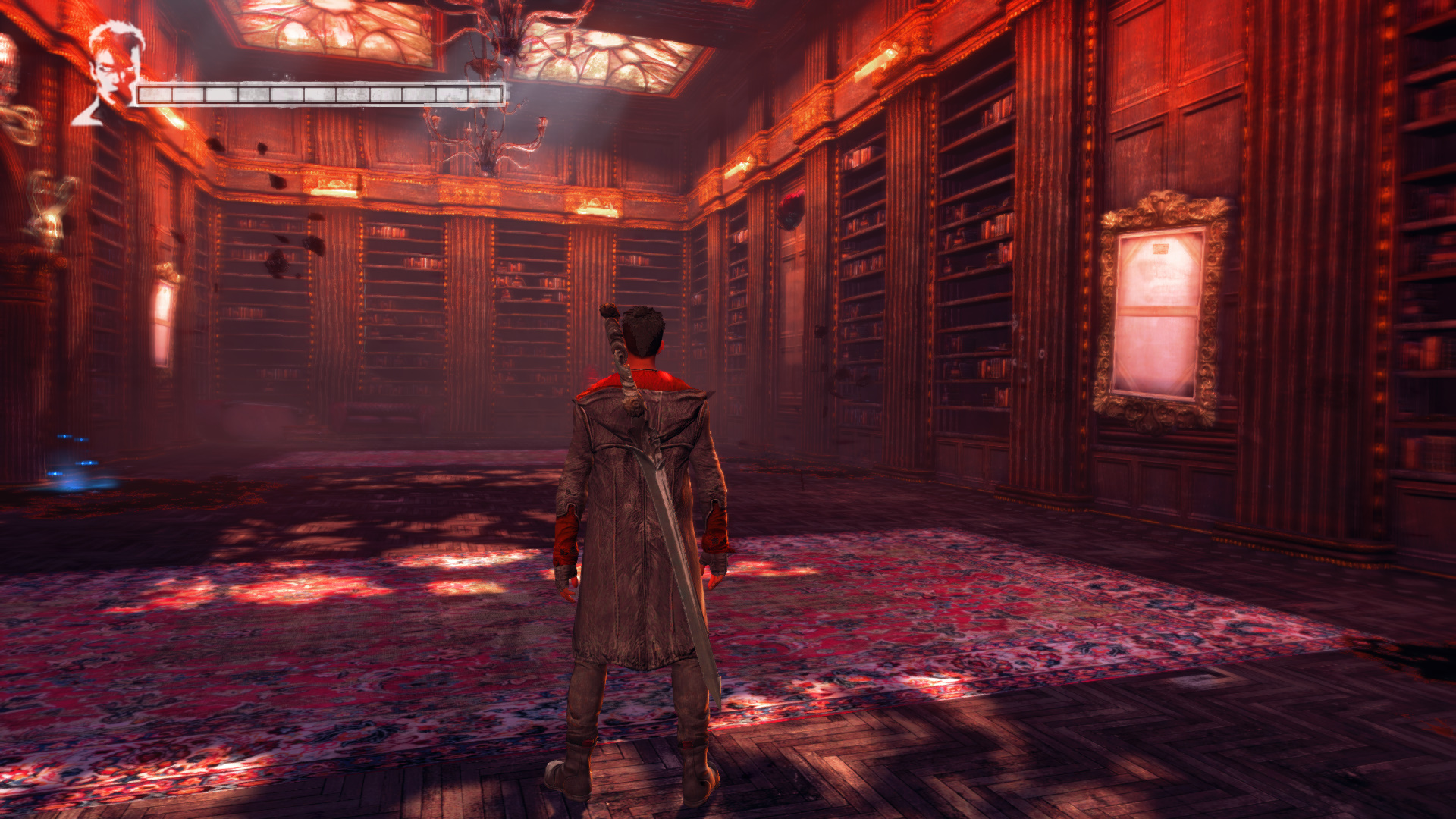Viewport: 1456px width, 819px height.
Task: Click Dante's white portrait icon
Action: (x=112, y=74)
